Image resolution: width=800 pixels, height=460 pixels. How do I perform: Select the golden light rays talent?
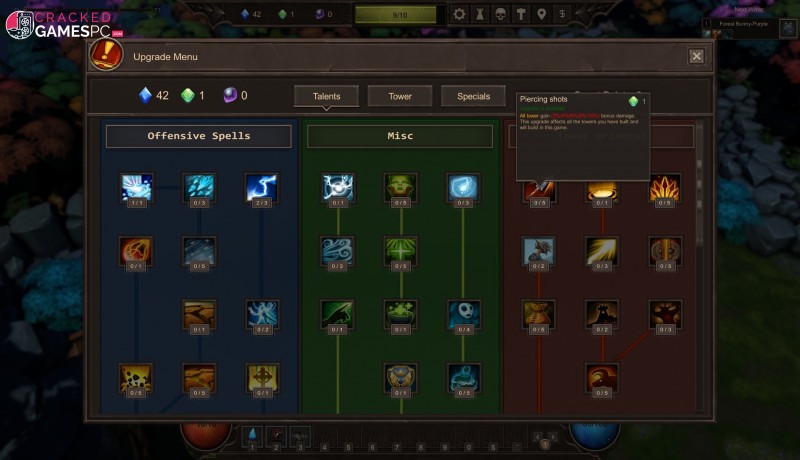tap(601, 251)
